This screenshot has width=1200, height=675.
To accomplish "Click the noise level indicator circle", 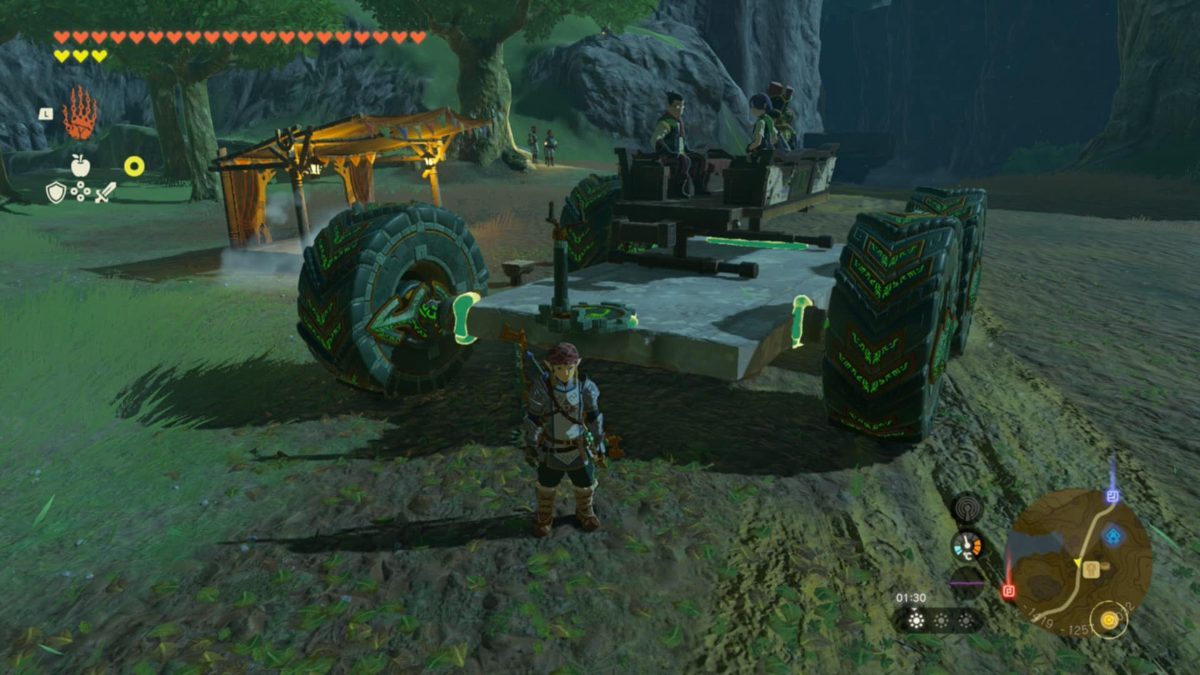I will 966,582.
